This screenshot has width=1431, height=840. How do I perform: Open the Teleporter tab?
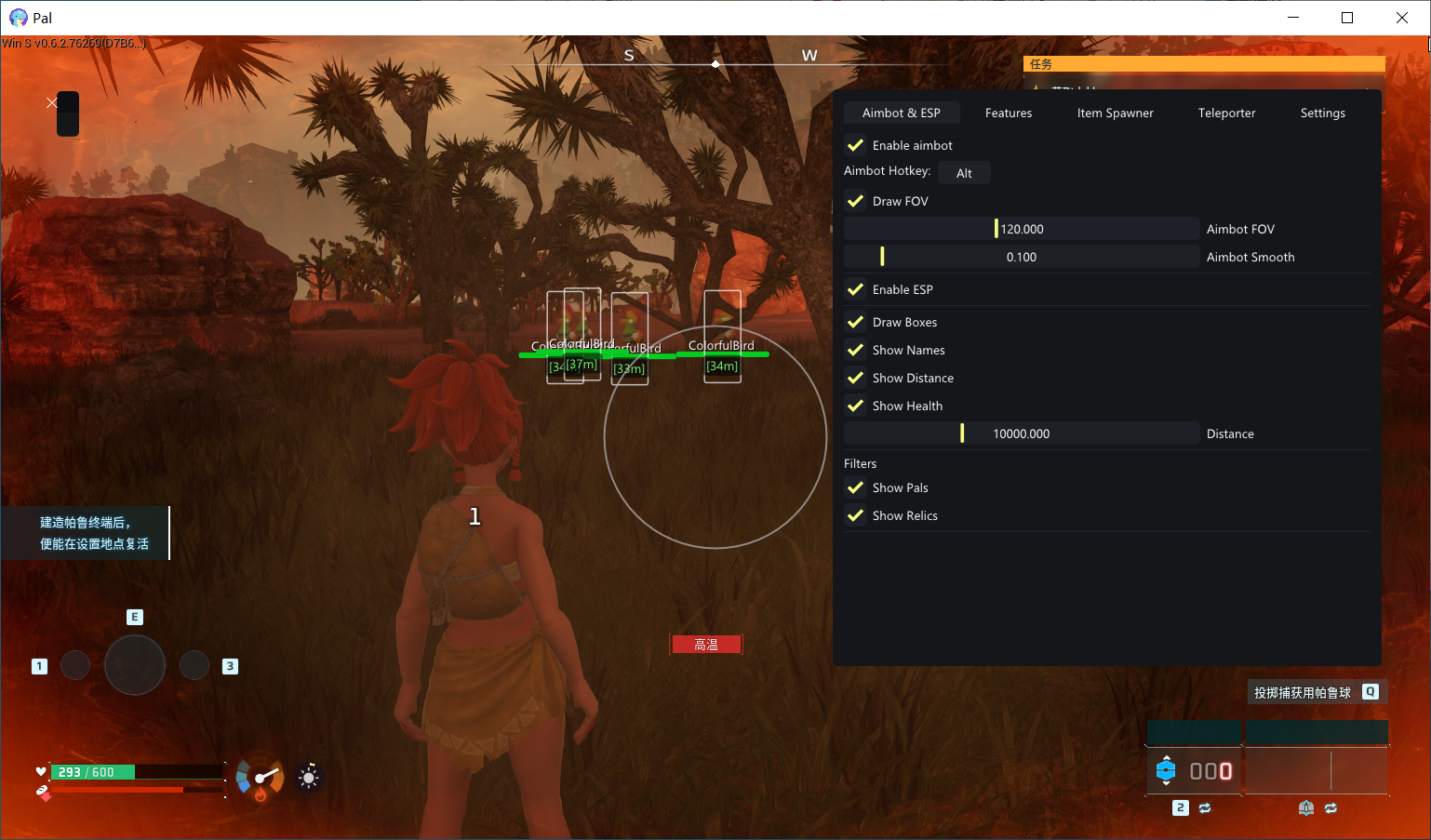tap(1226, 113)
